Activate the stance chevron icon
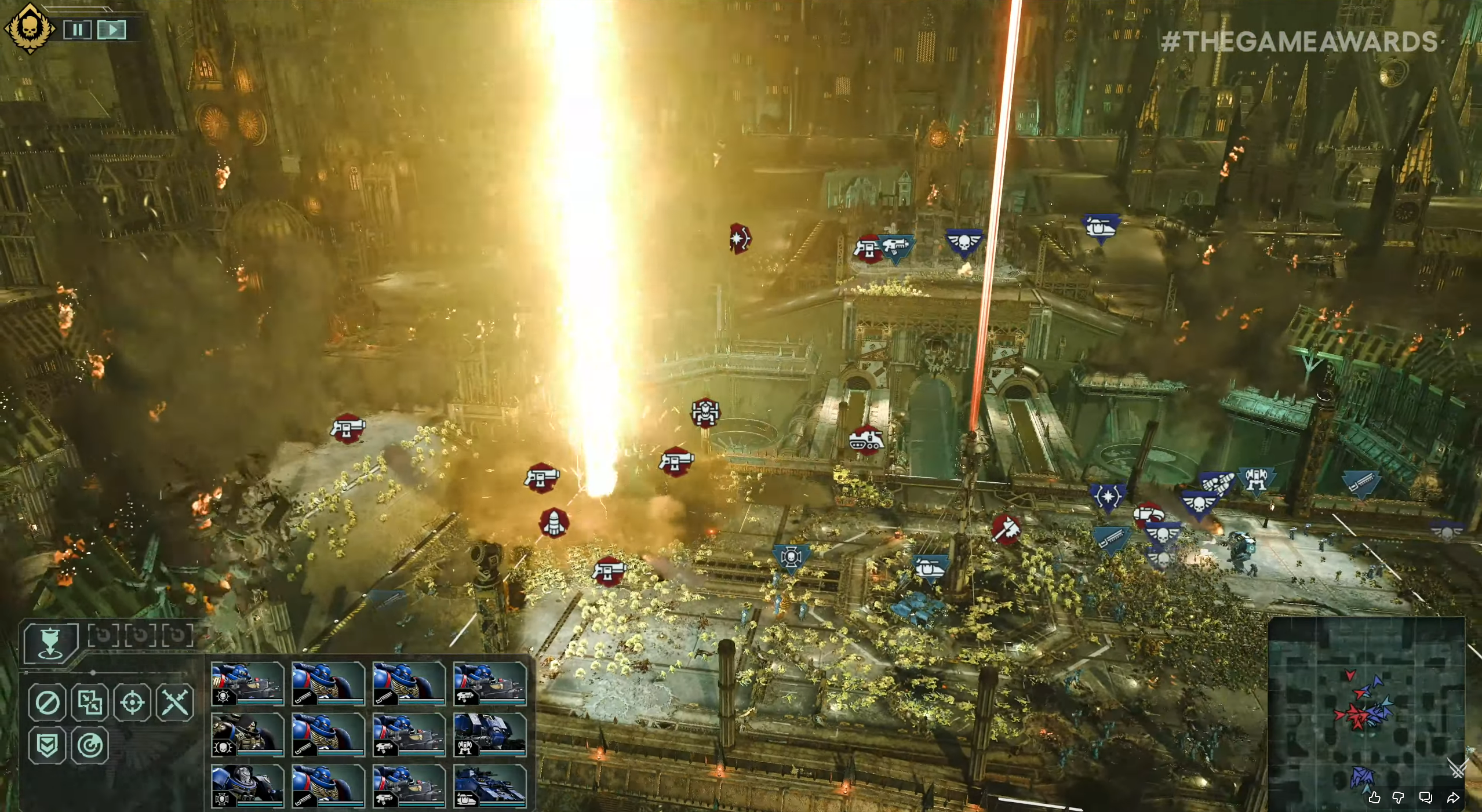 point(48,744)
